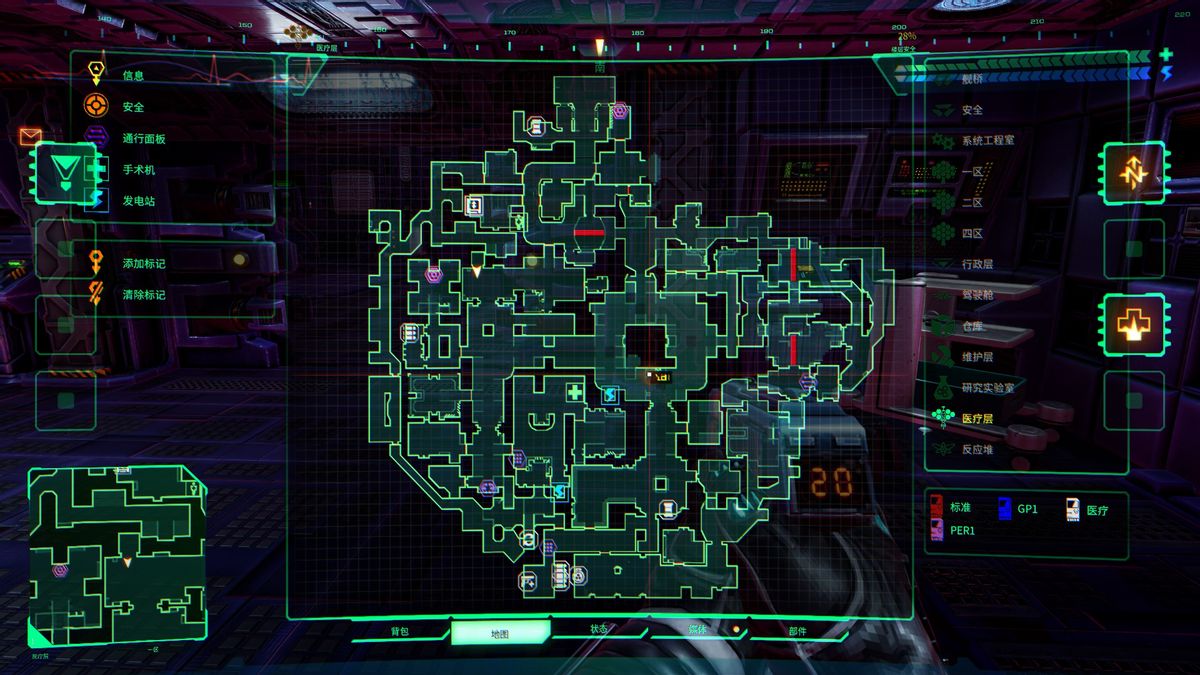Select the 行政层 executive level
Image resolution: width=1200 pixels, height=675 pixels.
(x=976, y=264)
